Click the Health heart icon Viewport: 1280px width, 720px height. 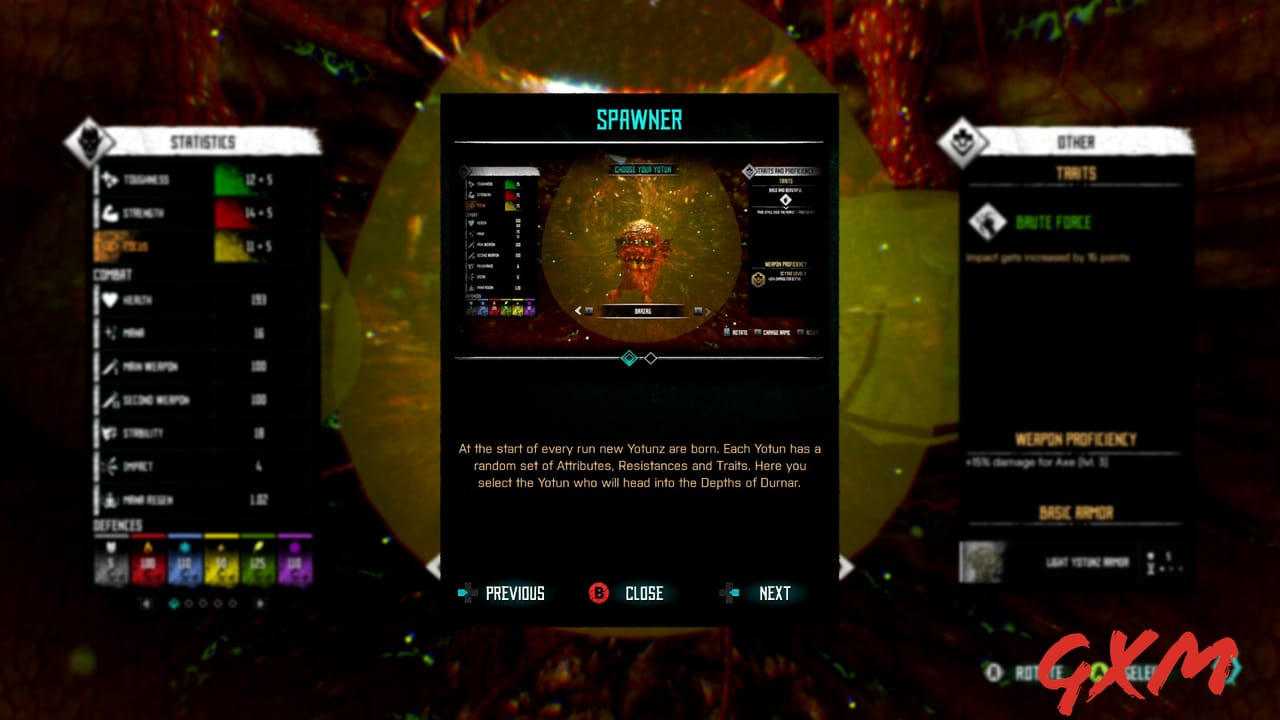[x=108, y=300]
